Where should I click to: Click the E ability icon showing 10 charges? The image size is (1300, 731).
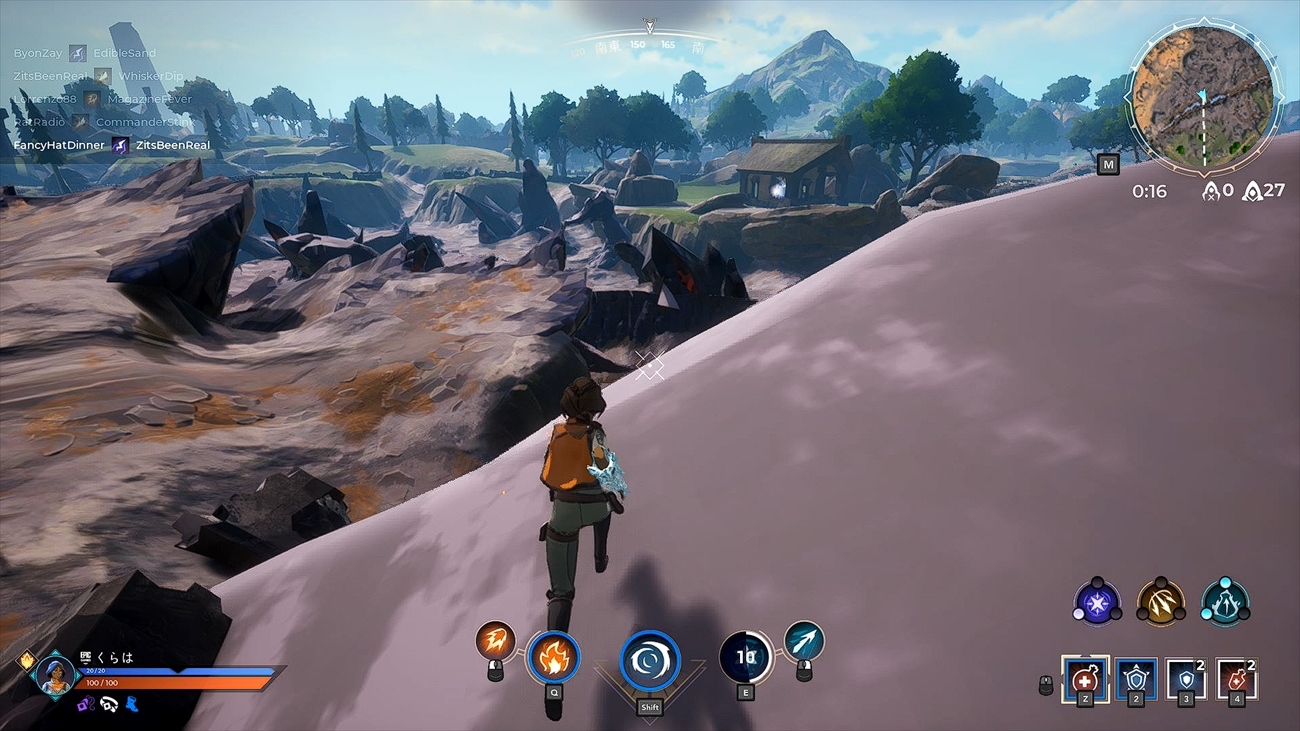pyautogui.click(x=745, y=658)
